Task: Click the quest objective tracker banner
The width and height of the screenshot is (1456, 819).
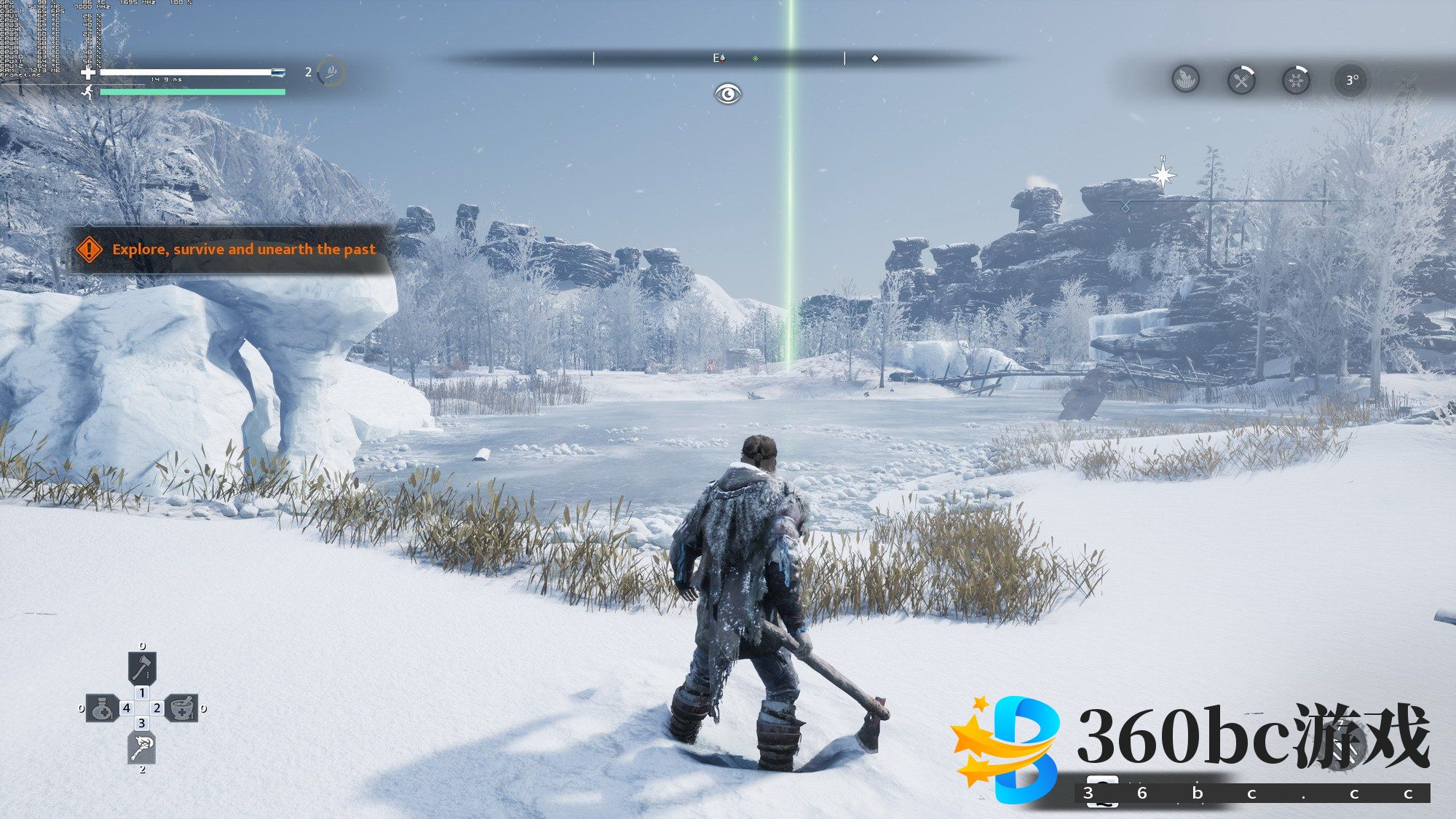Action: (232, 249)
